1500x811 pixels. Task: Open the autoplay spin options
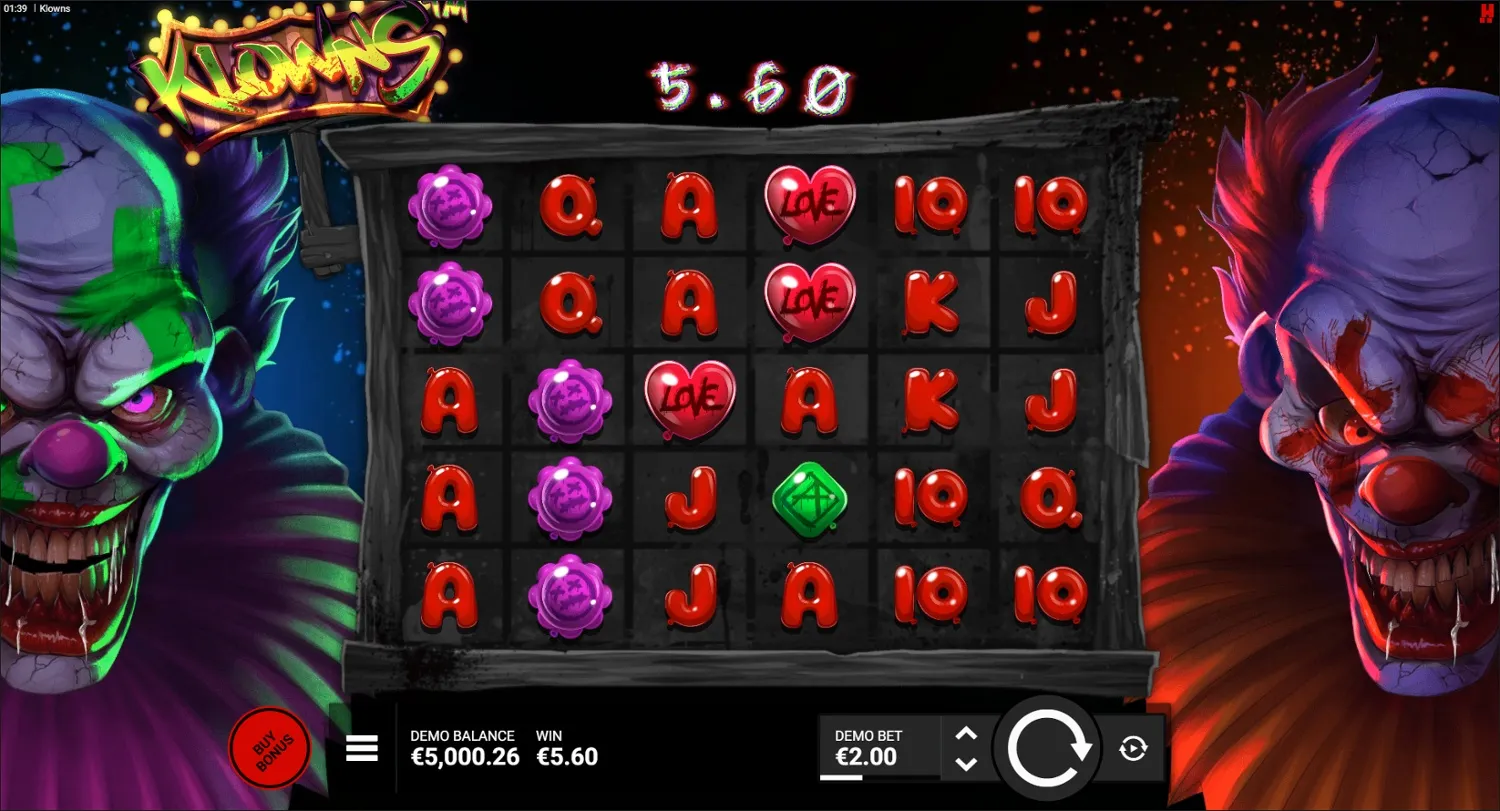click(x=1135, y=747)
